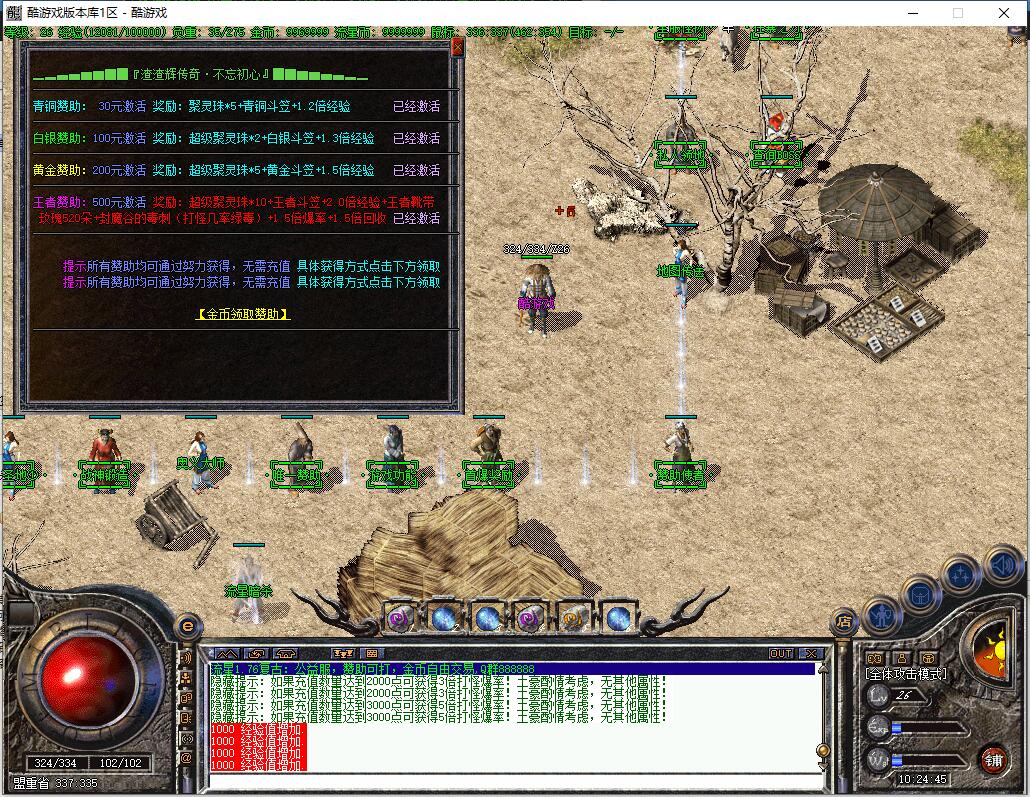1030x797 pixels.
Task: Open the 店 shop button
Action: tap(844, 621)
